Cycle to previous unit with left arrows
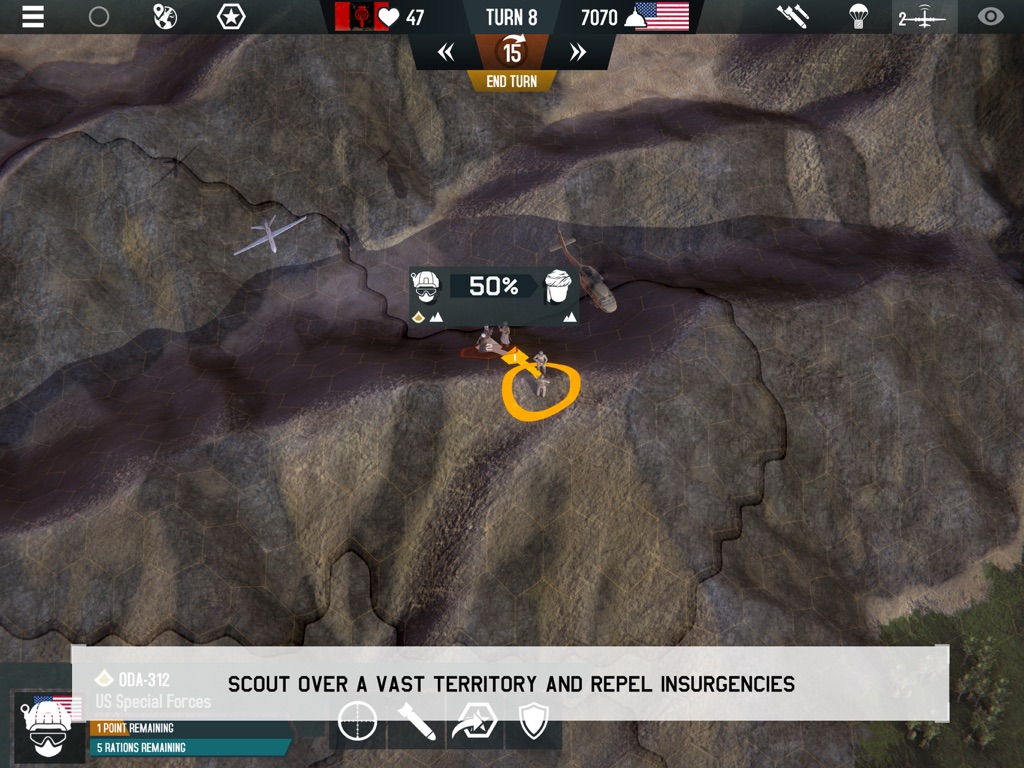Viewport: 1024px width, 768px height. (x=446, y=53)
